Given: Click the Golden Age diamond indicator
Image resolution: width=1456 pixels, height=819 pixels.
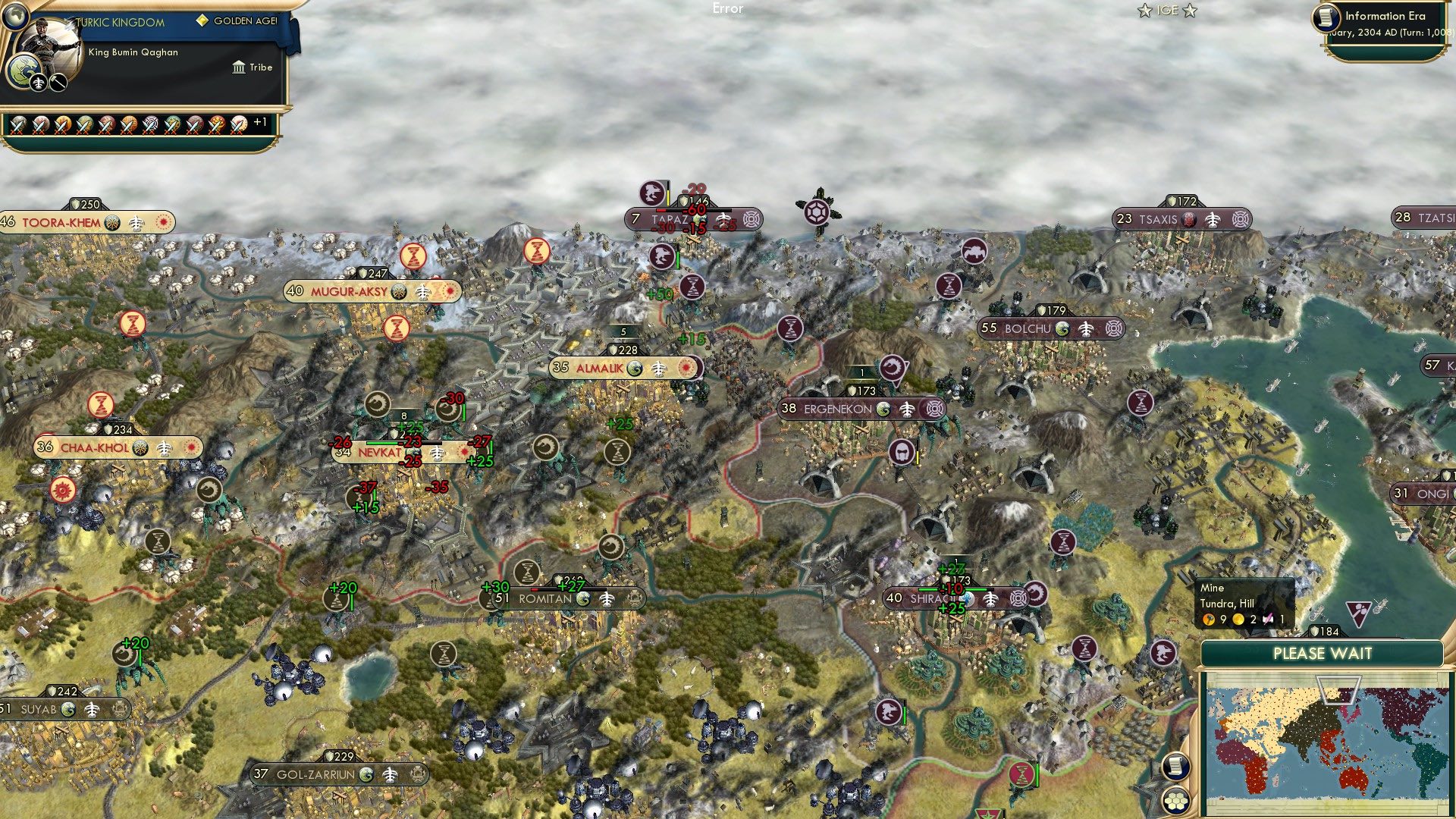Looking at the screenshot, I should [x=202, y=20].
